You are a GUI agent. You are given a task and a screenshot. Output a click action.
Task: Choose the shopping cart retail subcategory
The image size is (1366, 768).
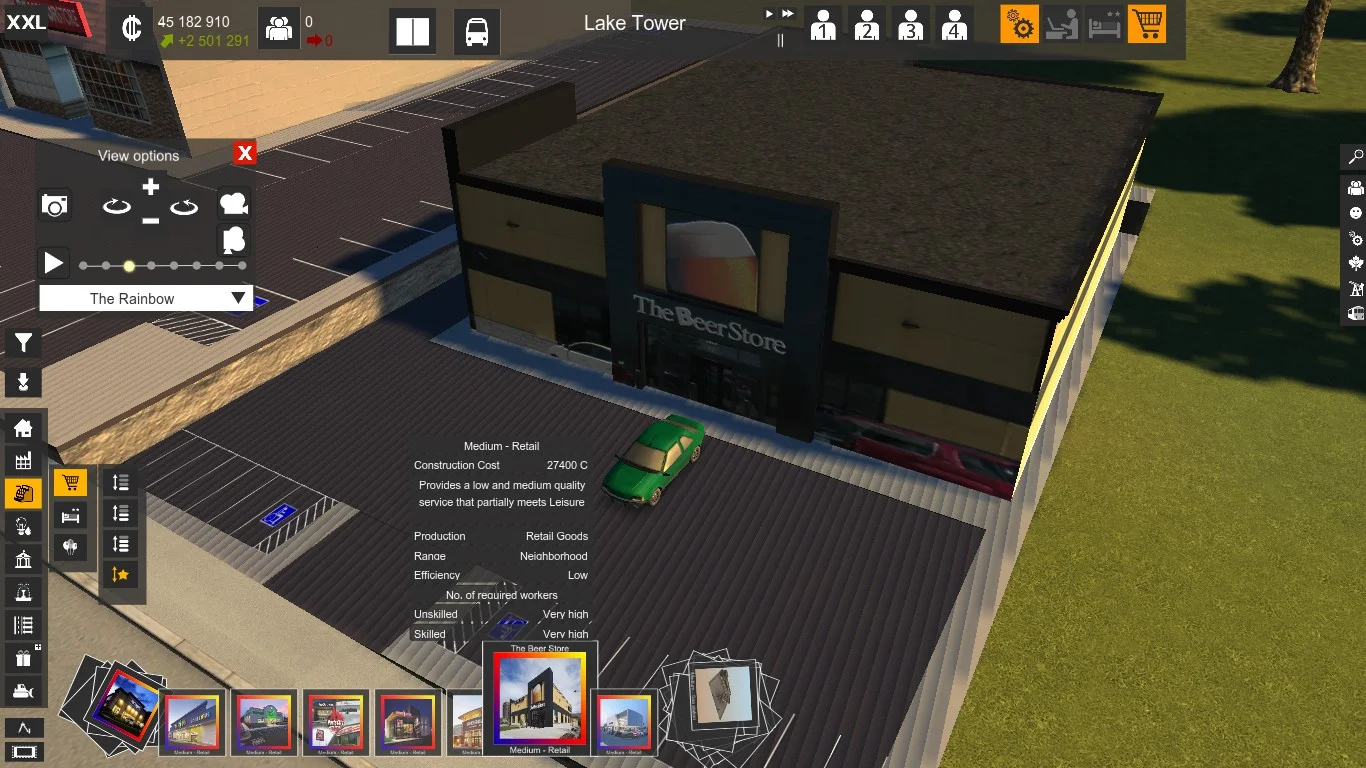(70, 484)
